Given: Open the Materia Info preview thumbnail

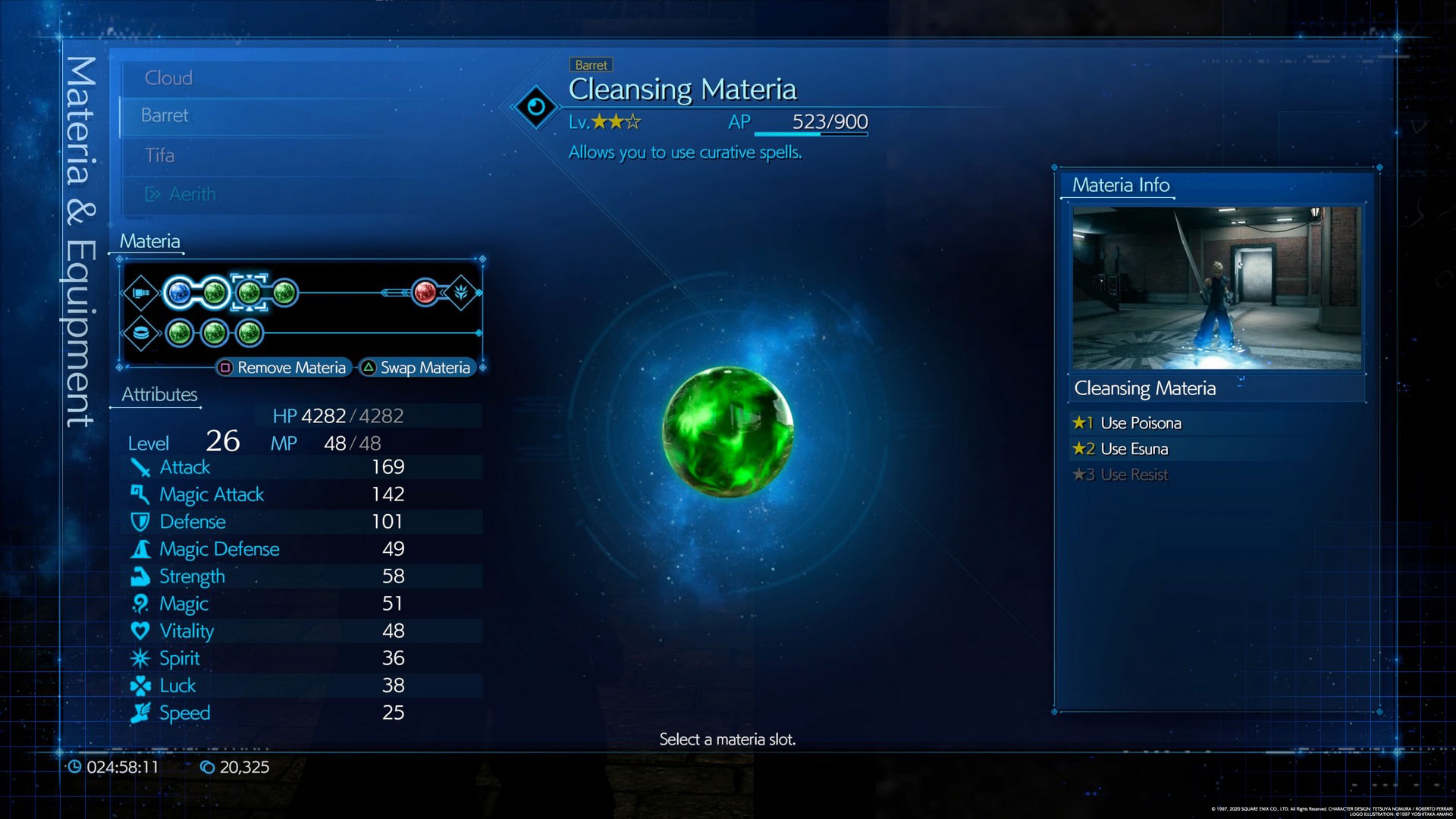Looking at the screenshot, I should 1216,288.
